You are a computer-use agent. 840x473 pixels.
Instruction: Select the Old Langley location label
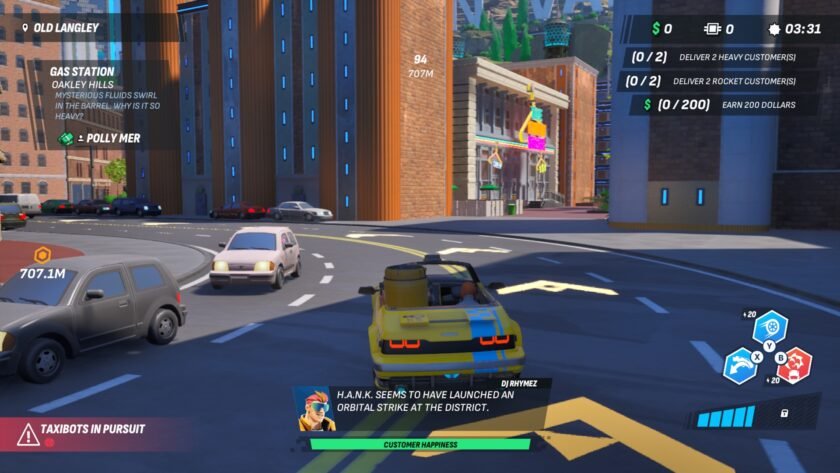click(63, 28)
